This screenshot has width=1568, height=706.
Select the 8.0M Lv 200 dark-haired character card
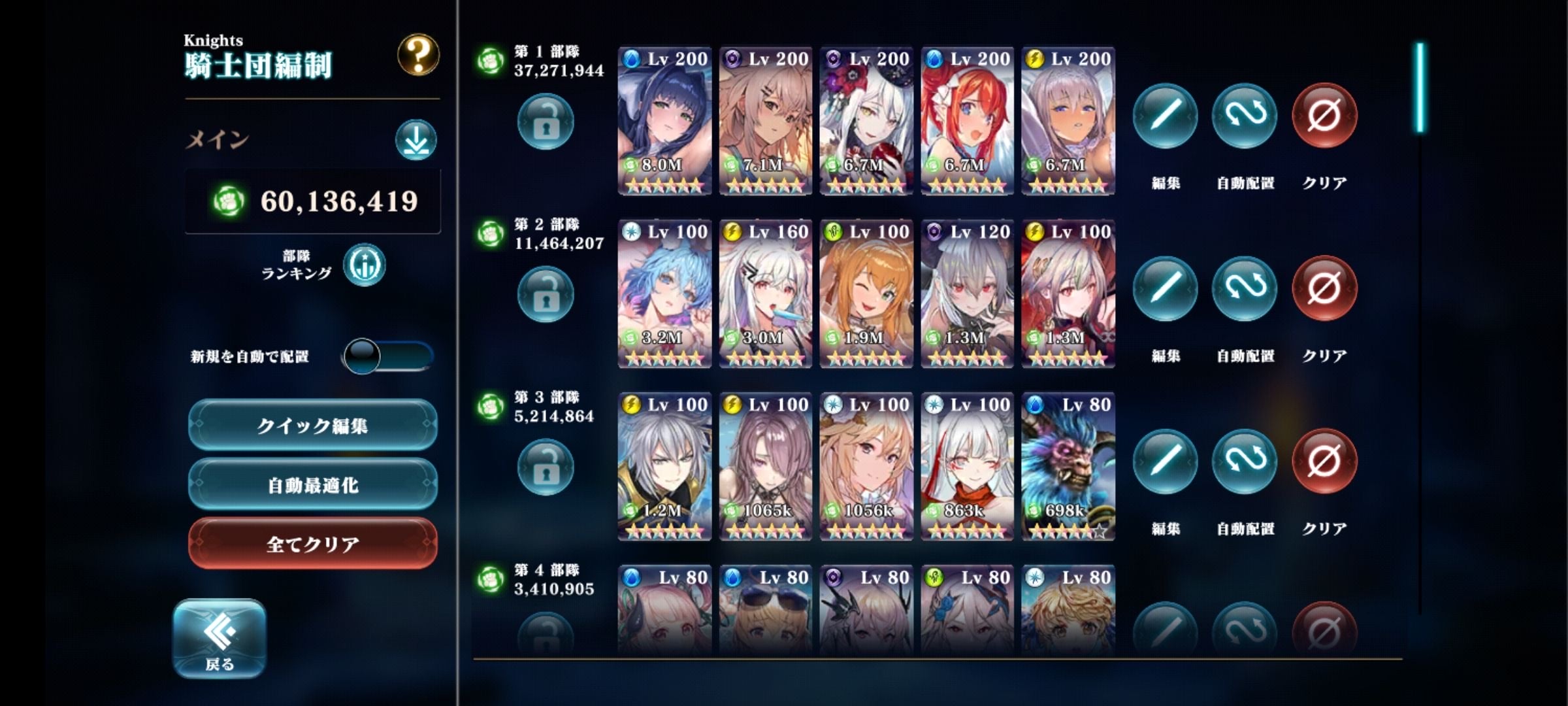pyautogui.click(x=664, y=121)
